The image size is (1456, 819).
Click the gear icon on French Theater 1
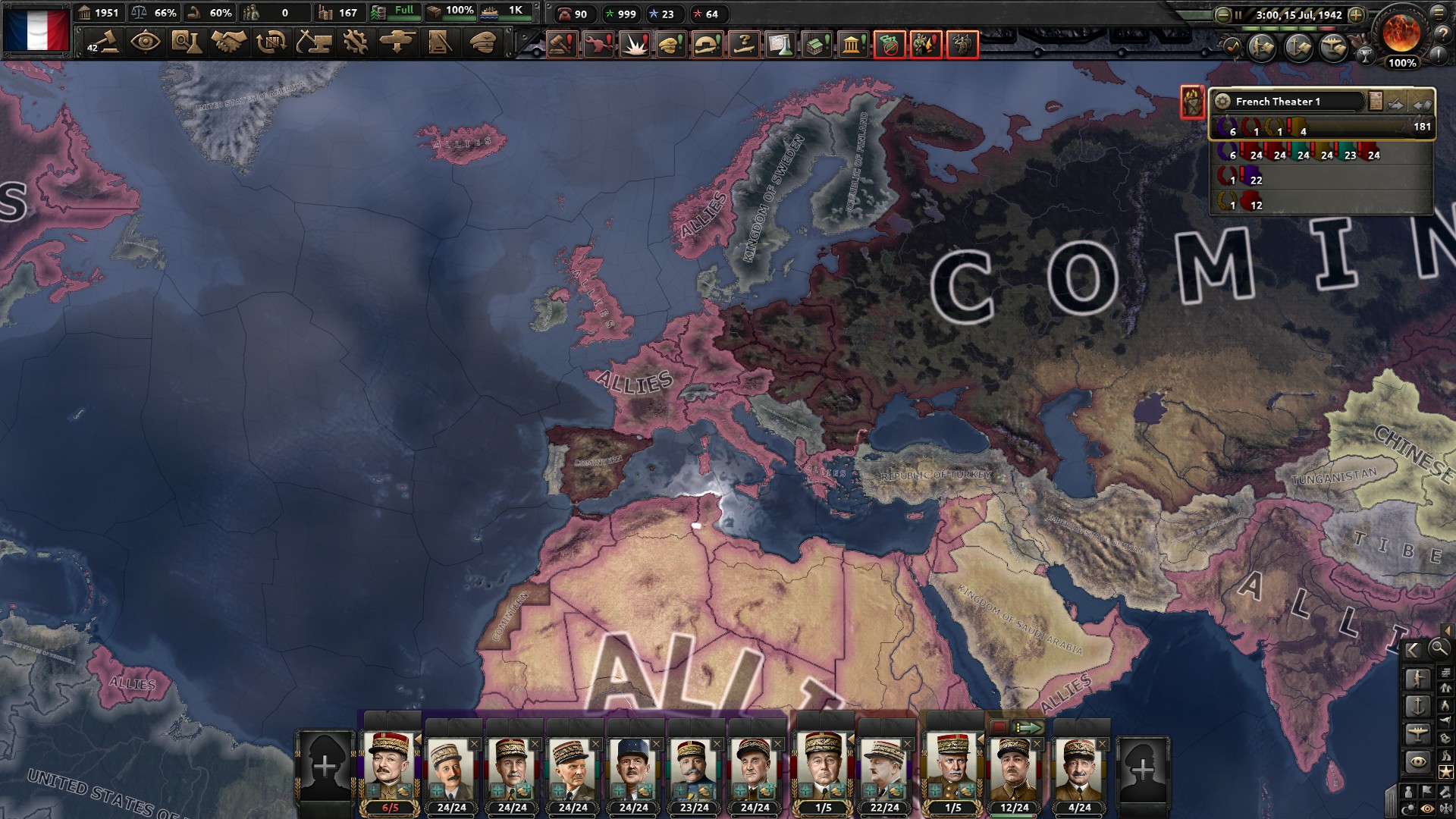point(1223,102)
